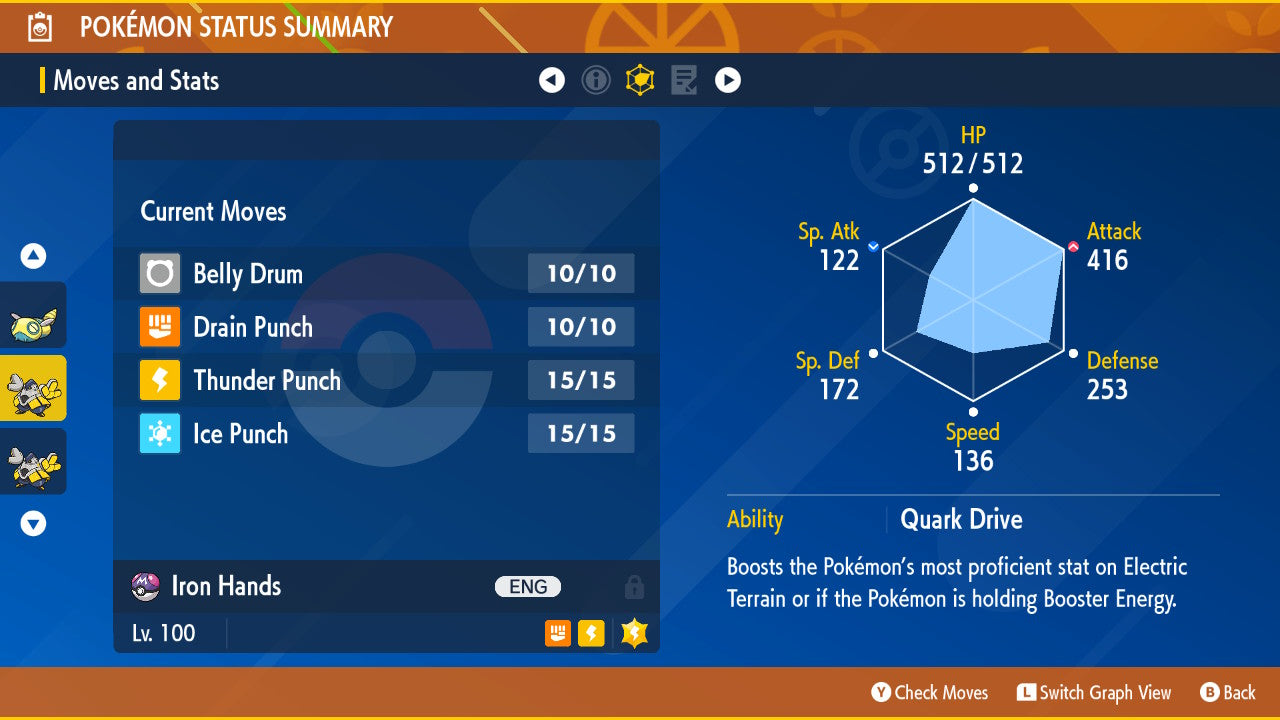Select the Dudunsparce party thumbnail
The height and width of the screenshot is (720, 1280).
[33, 316]
